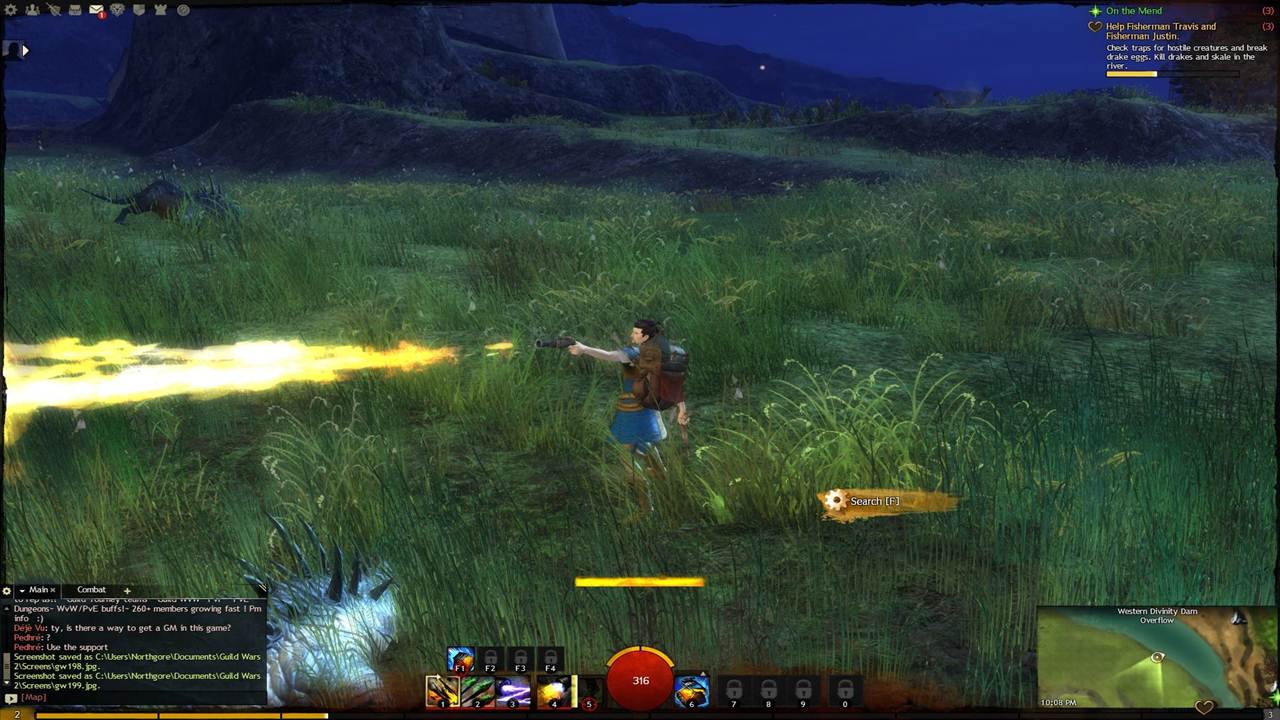This screenshot has width=1280, height=720.
Task: Switch to the Combat chat tab
Action: tap(91, 590)
